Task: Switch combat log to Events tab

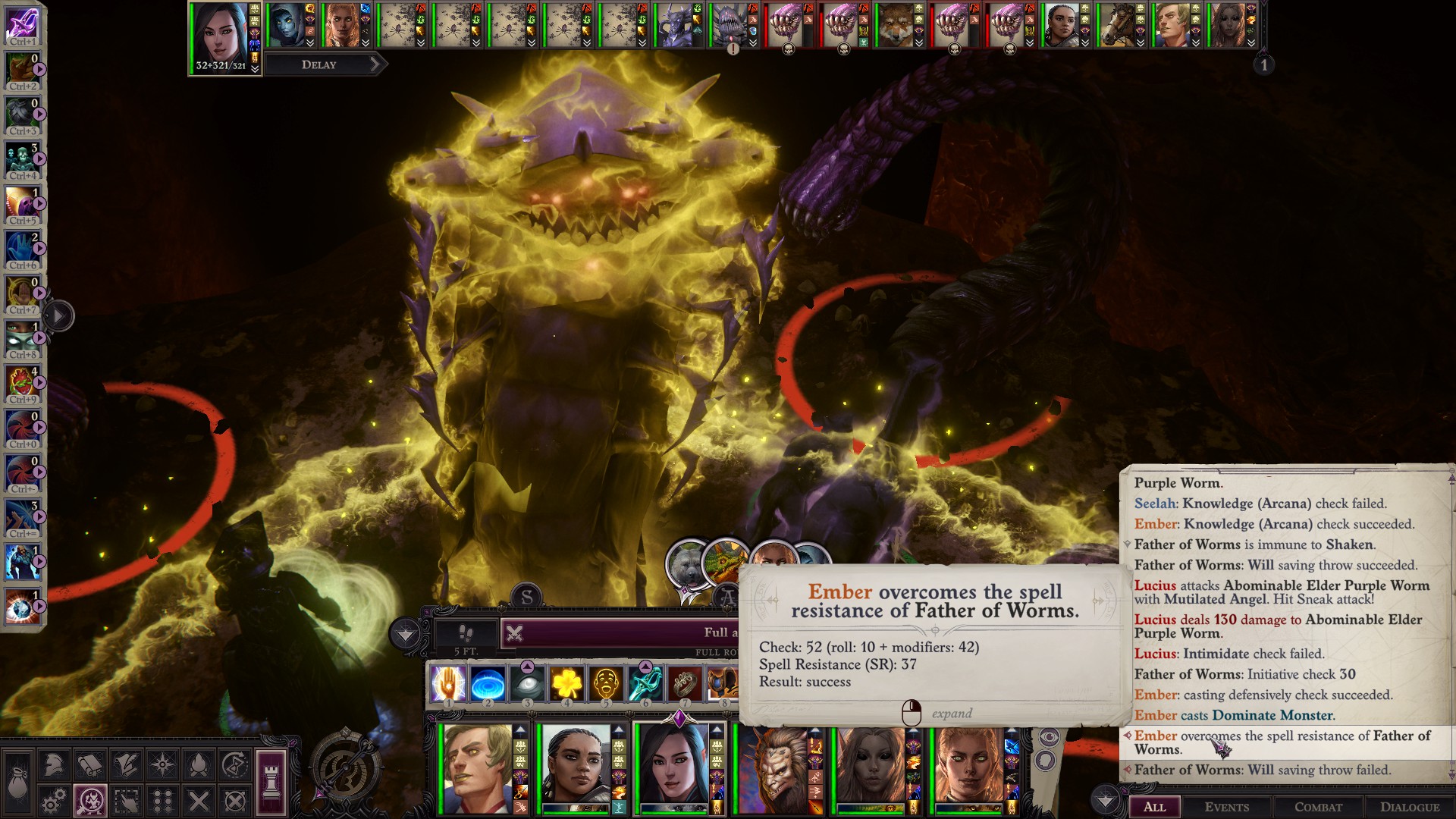Action: tap(1226, 807)
